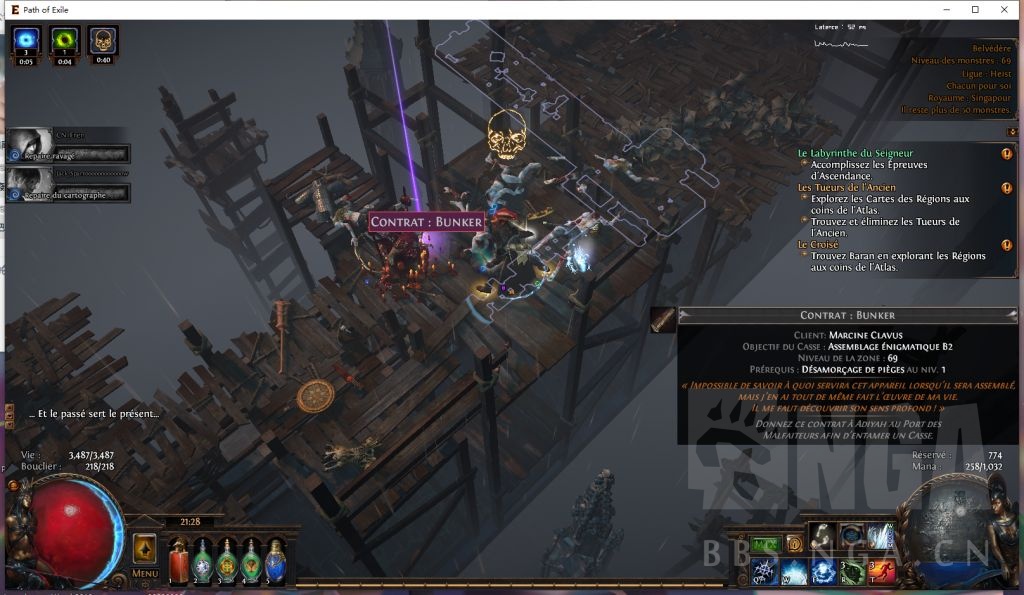
Task: Use the red life flask
Action: 179,561
